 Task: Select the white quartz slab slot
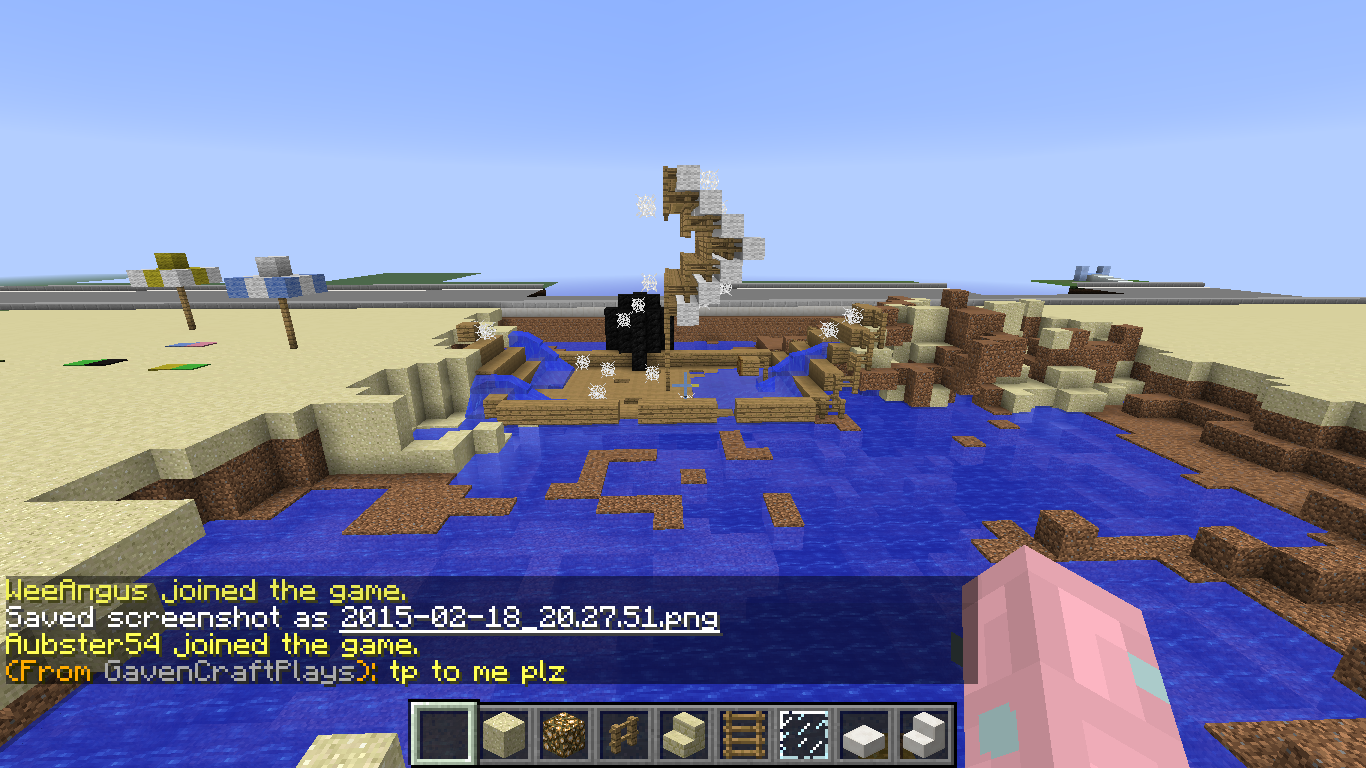[x=863, y=735]
